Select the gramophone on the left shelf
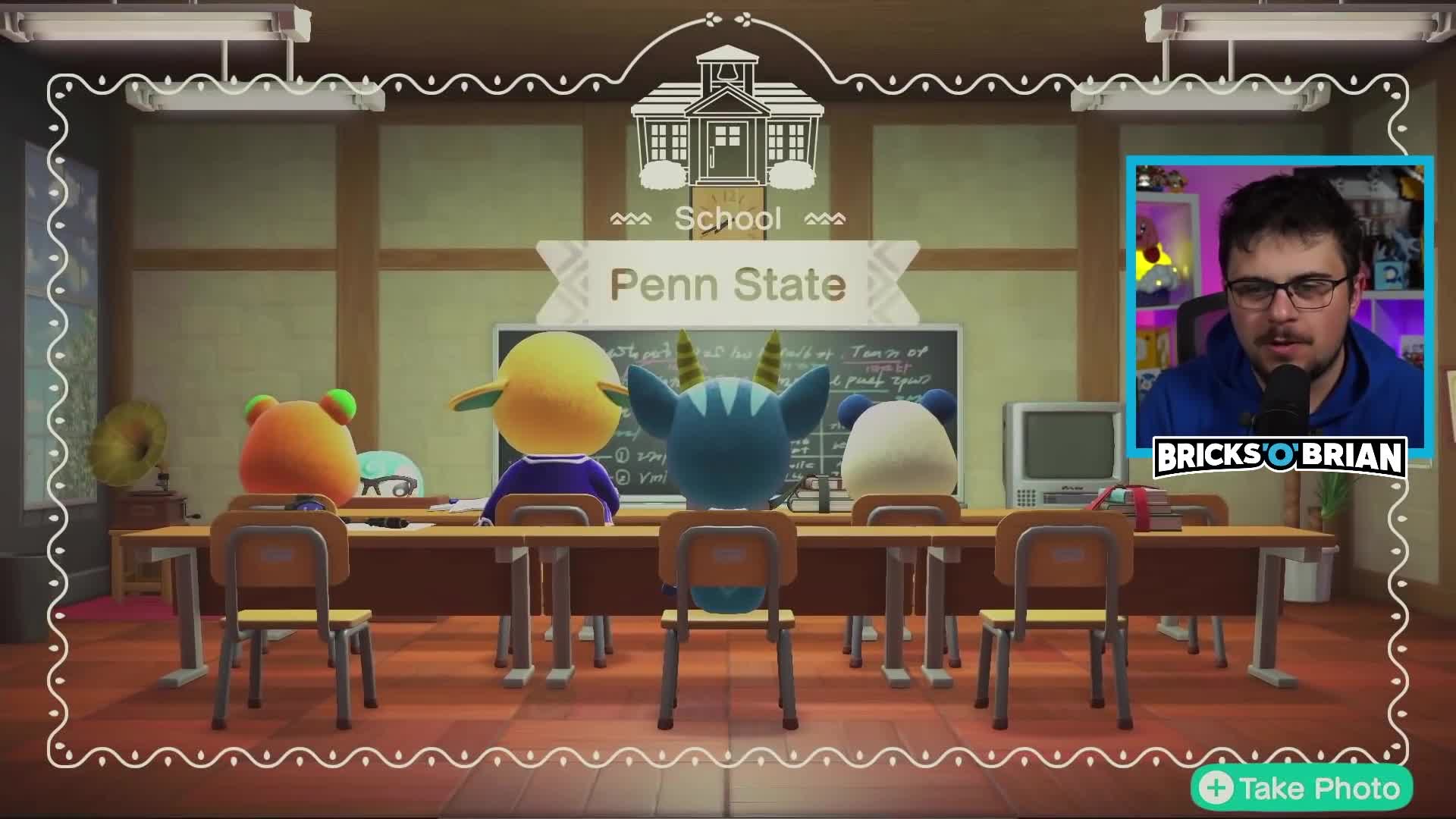1456x819 pixels. point(133,447)
